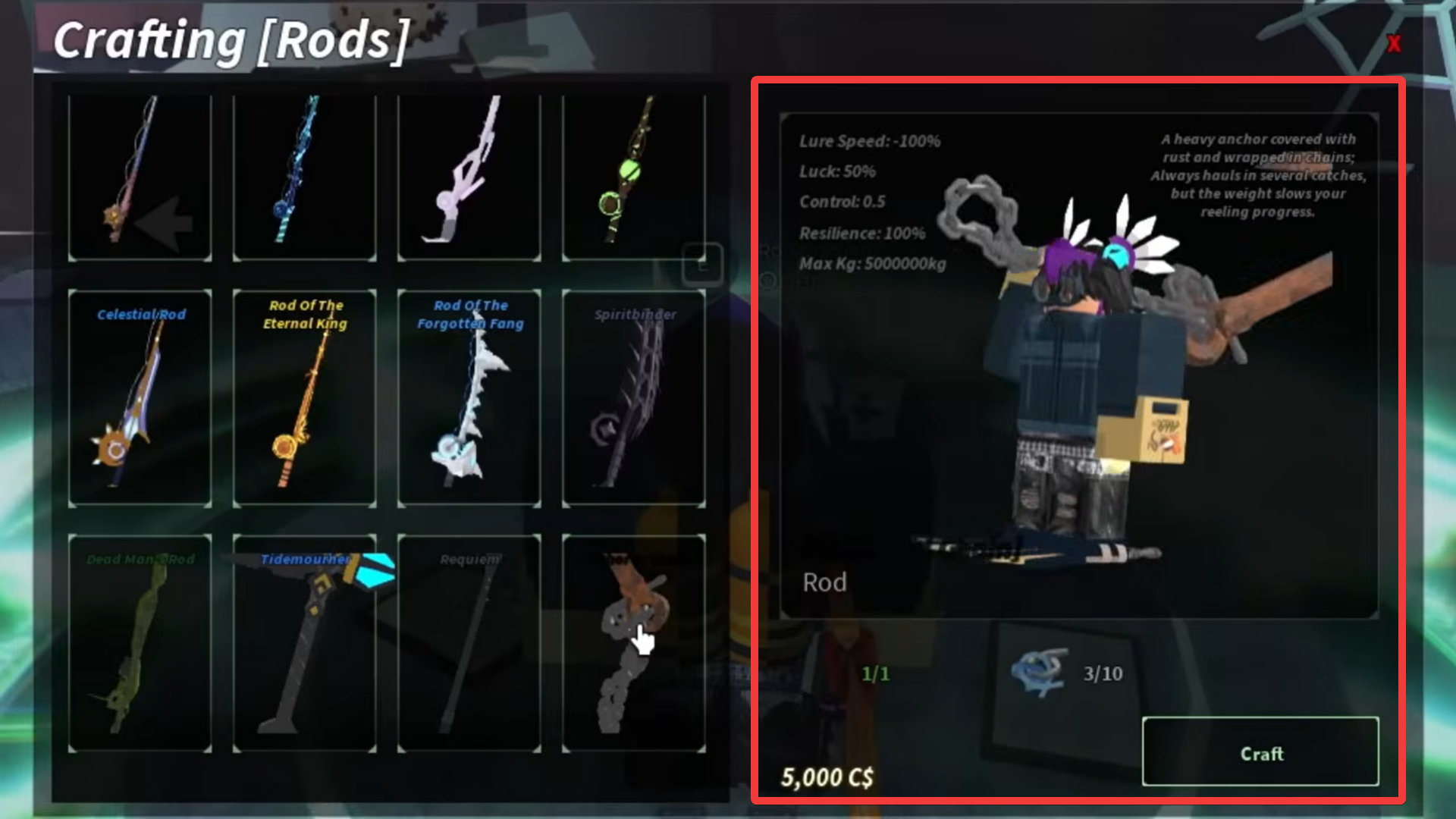Click the Rod name label in preview panel
This screenshot has height=819, width=1456.
coord(826,582)
